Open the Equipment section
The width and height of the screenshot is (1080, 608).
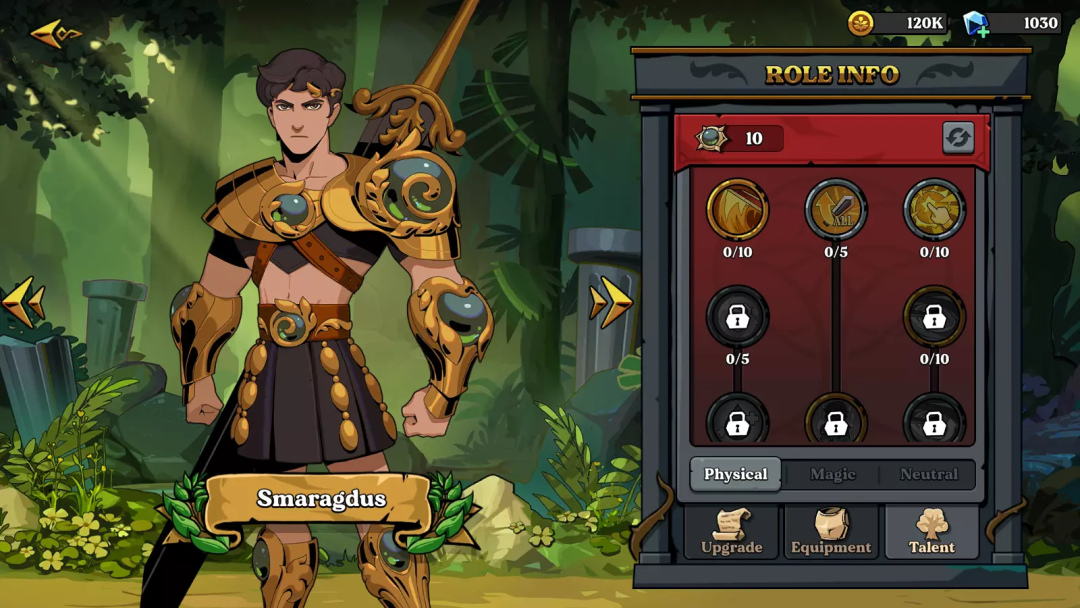point(831,532)
